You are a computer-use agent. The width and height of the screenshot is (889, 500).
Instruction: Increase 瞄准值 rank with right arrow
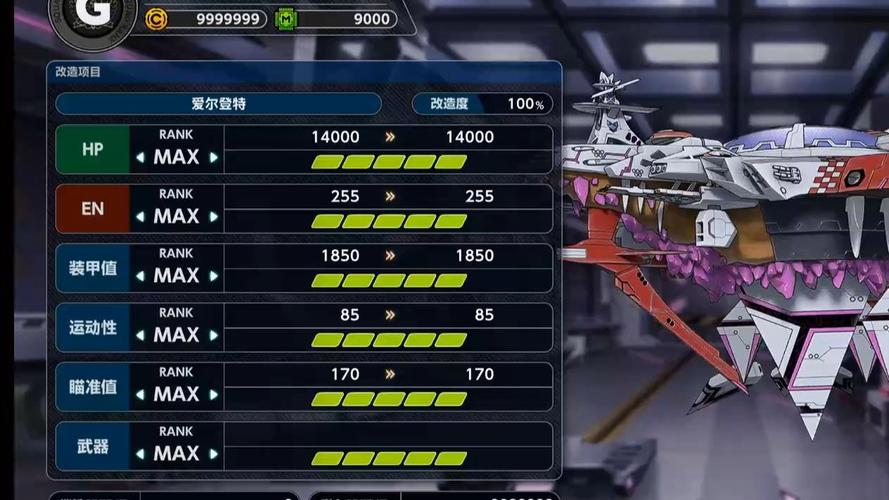pos(213,395)
